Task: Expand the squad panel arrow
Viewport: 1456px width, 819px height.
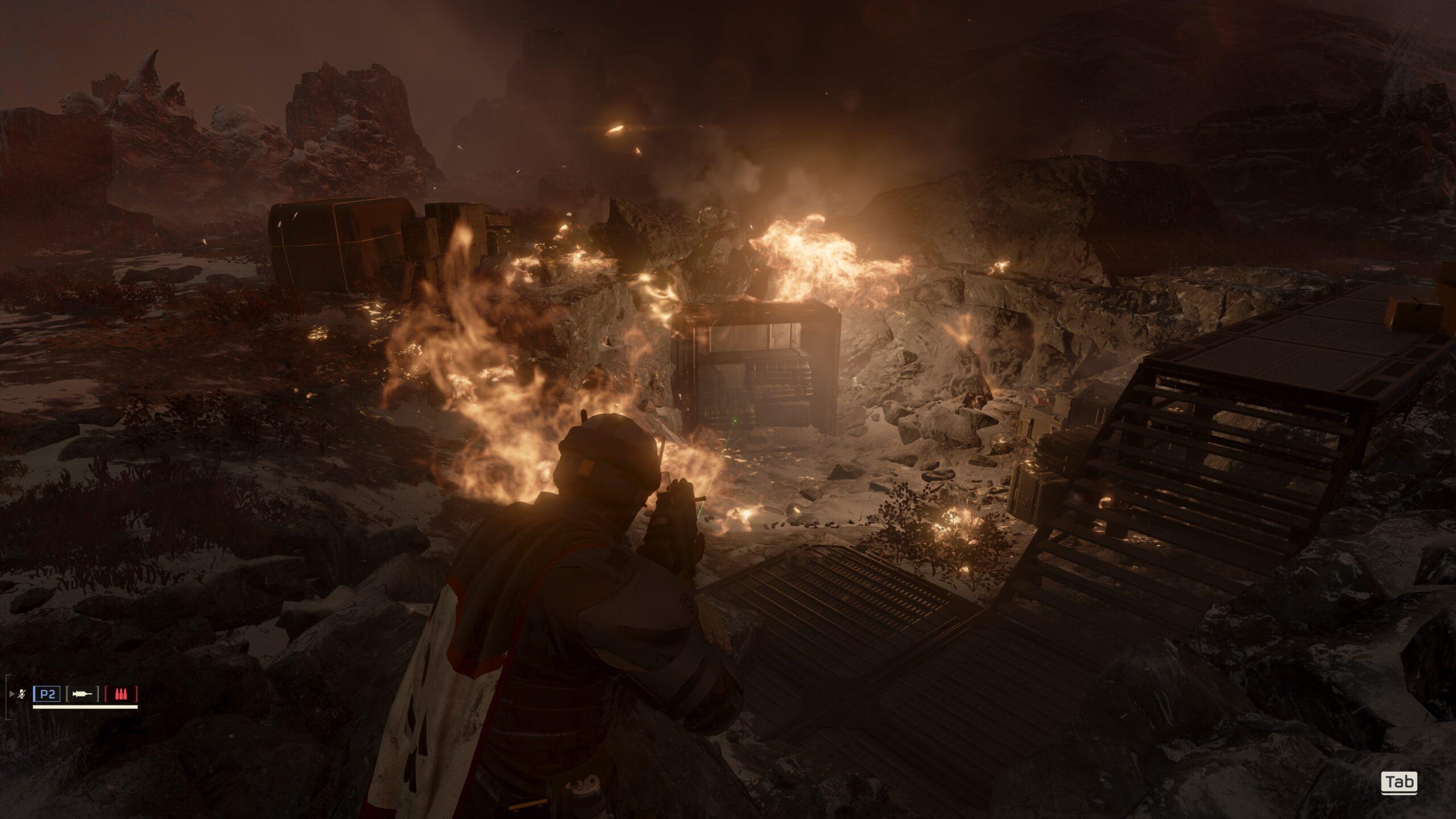Action: click(12, 694)
